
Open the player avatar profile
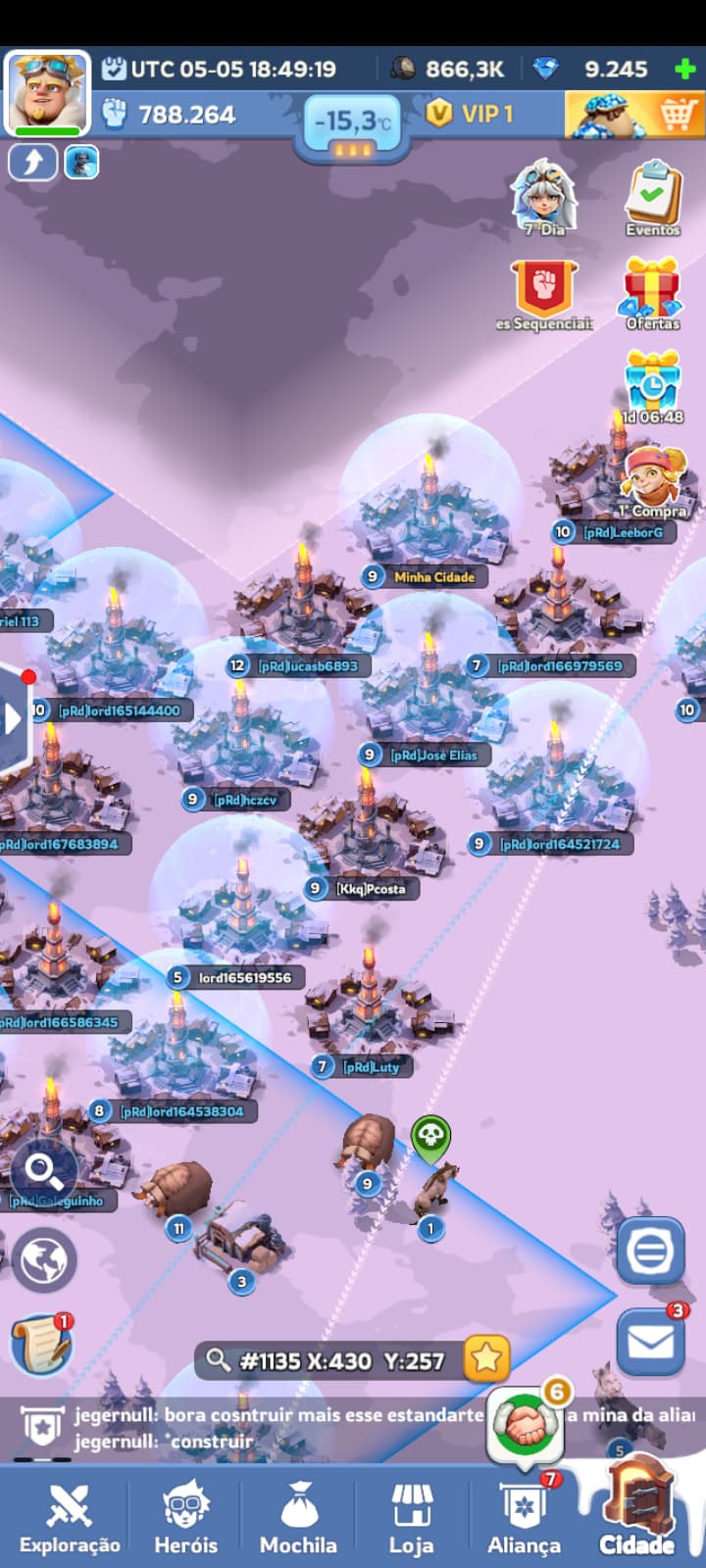pos(46,92)
